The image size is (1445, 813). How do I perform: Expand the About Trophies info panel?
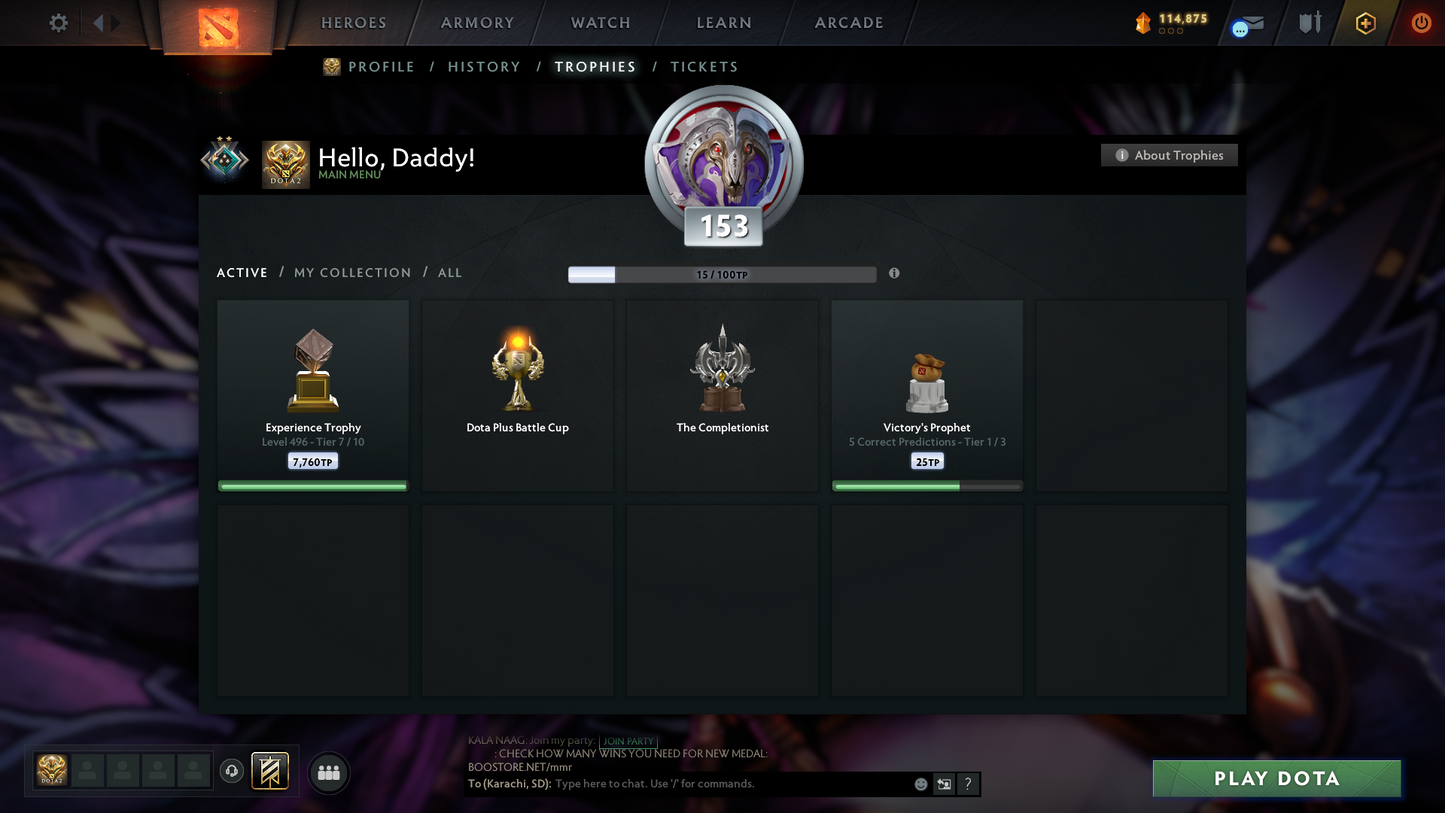[1169, 155]
